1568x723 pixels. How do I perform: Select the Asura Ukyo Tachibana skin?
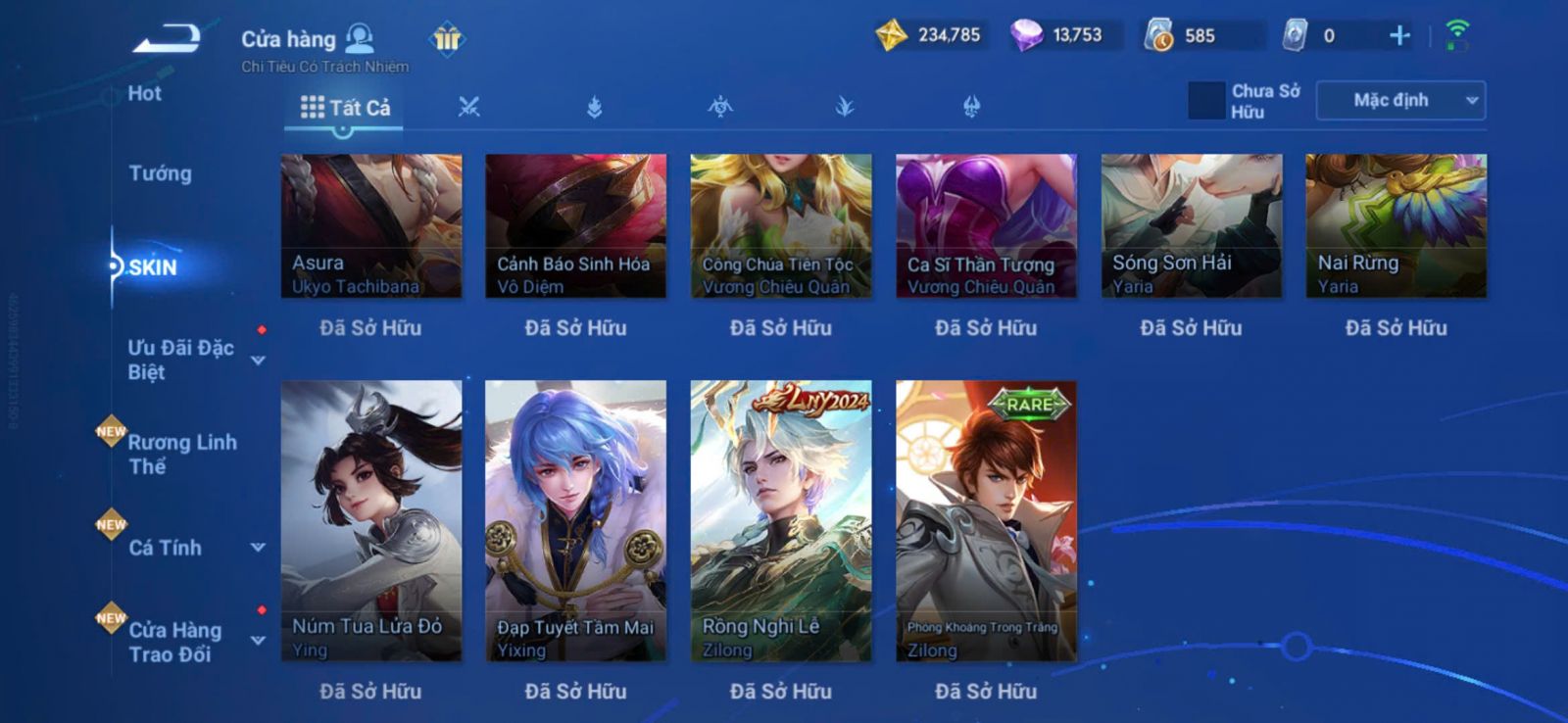coord(370,225)
